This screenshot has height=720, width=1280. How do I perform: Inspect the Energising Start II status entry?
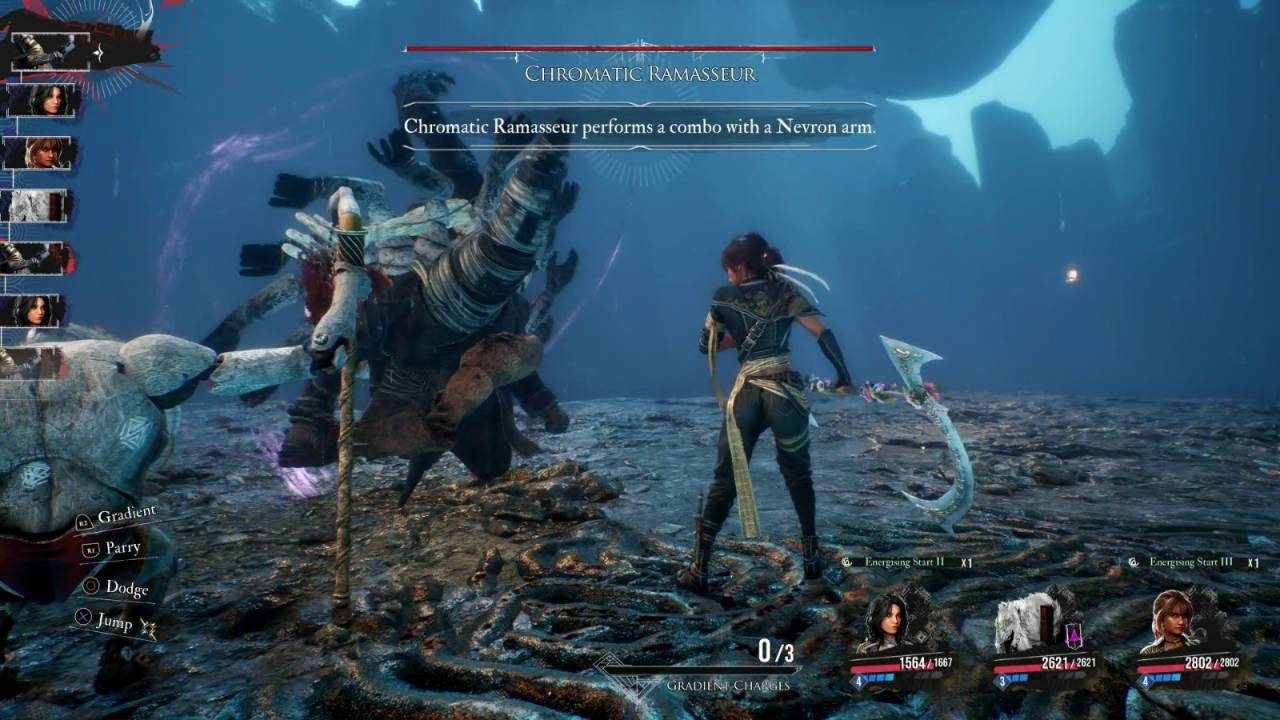(x=906, y=563)
